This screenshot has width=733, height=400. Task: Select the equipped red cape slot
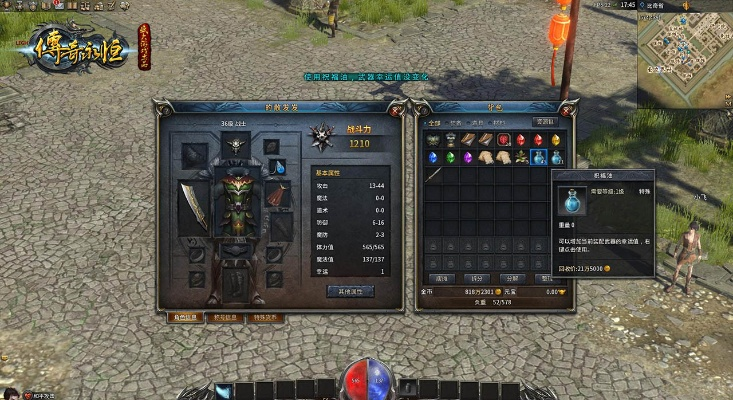277,195
